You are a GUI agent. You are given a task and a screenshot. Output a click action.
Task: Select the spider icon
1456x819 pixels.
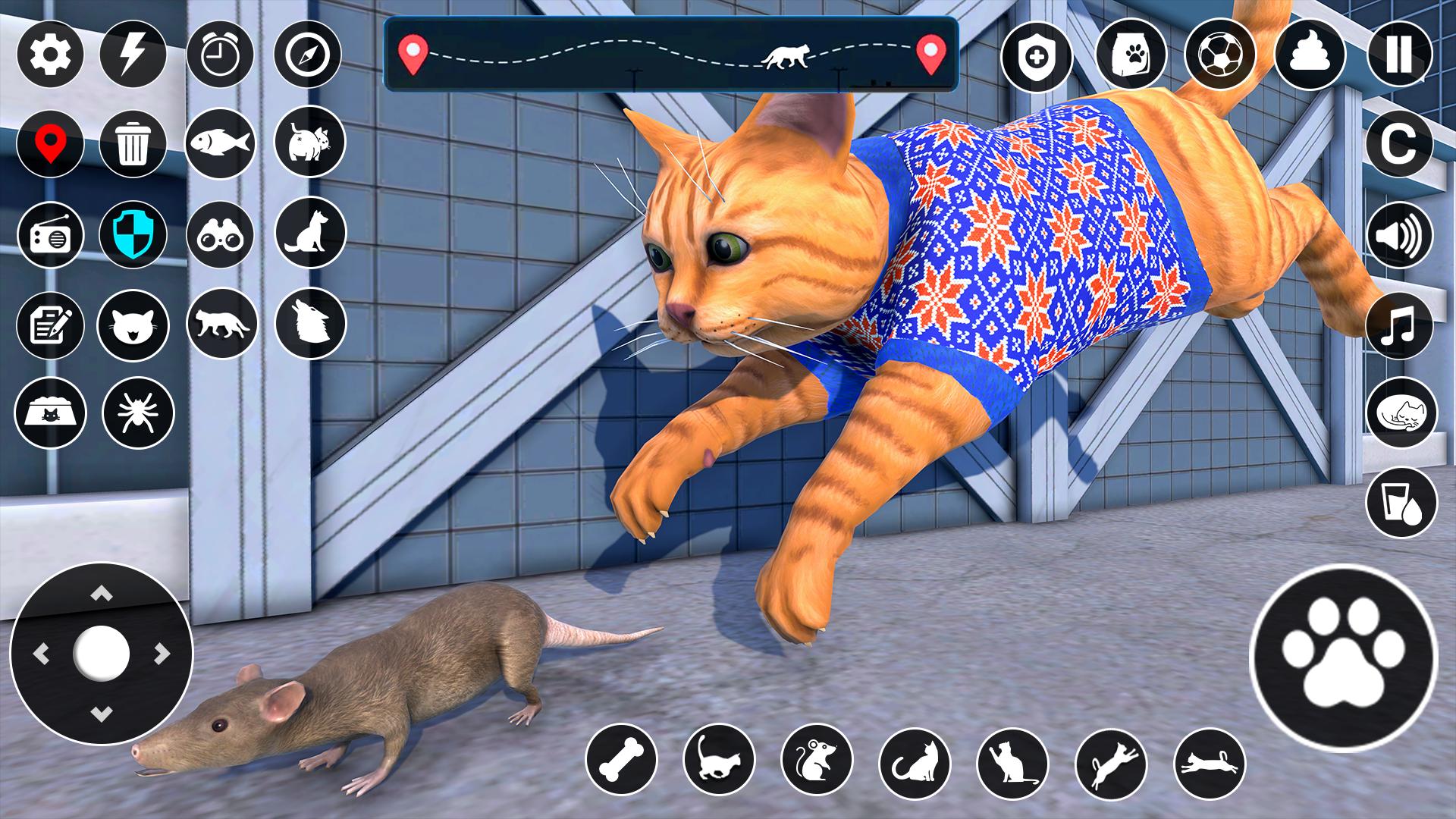[139, 413]
